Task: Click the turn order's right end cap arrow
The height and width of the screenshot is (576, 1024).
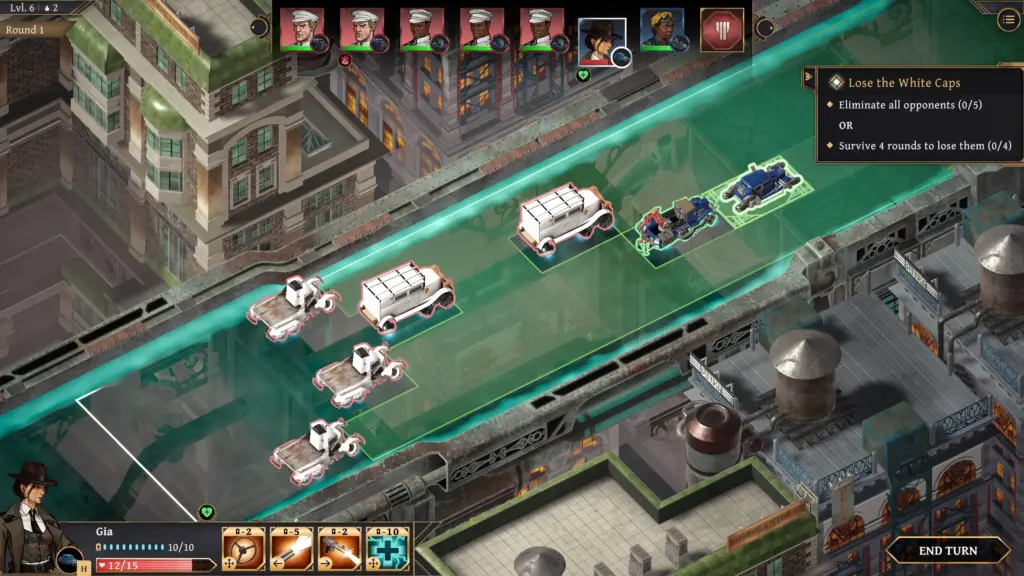Action: click(765, 27)
